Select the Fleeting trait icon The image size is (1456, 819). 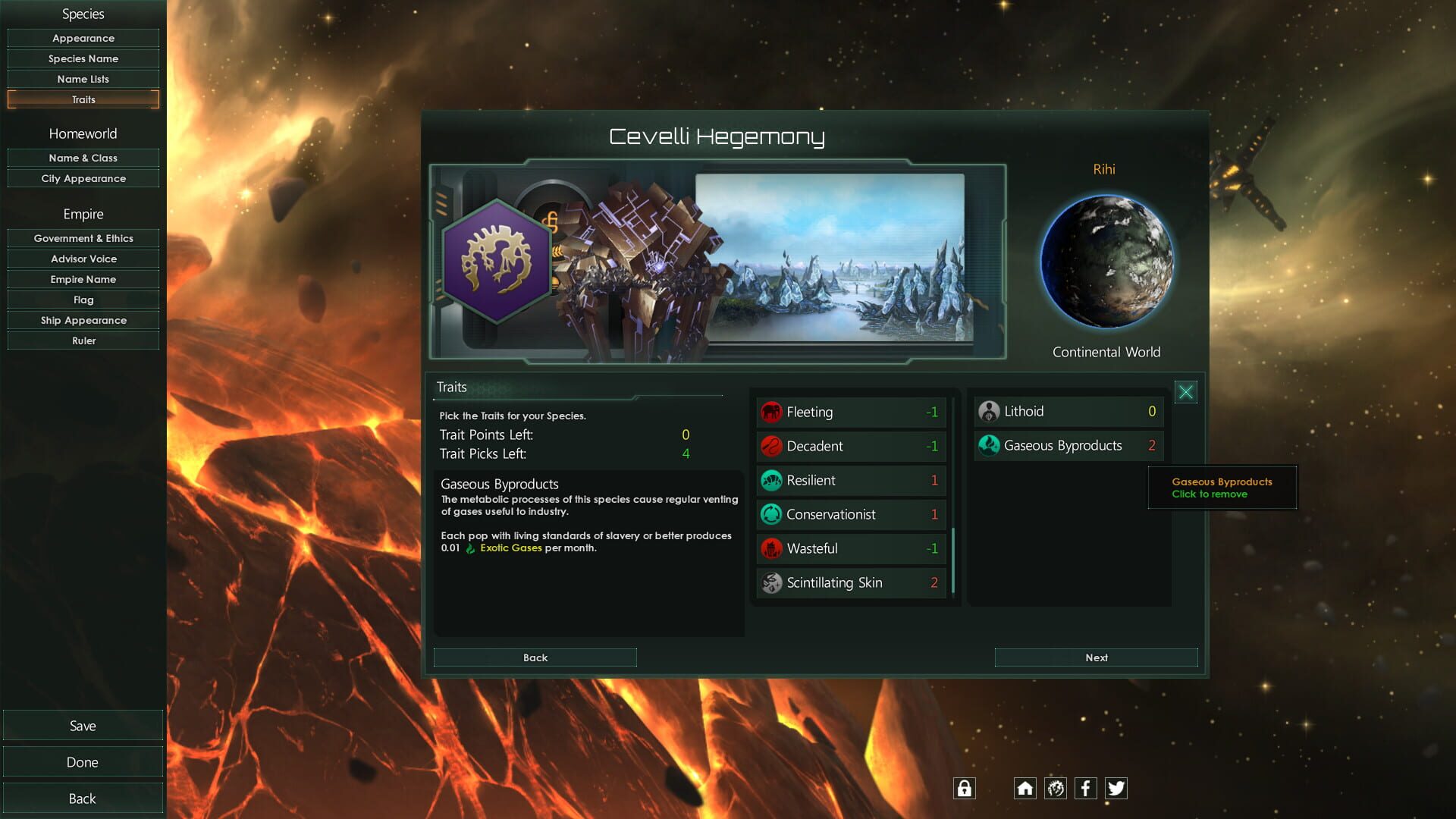pos(771,412)
